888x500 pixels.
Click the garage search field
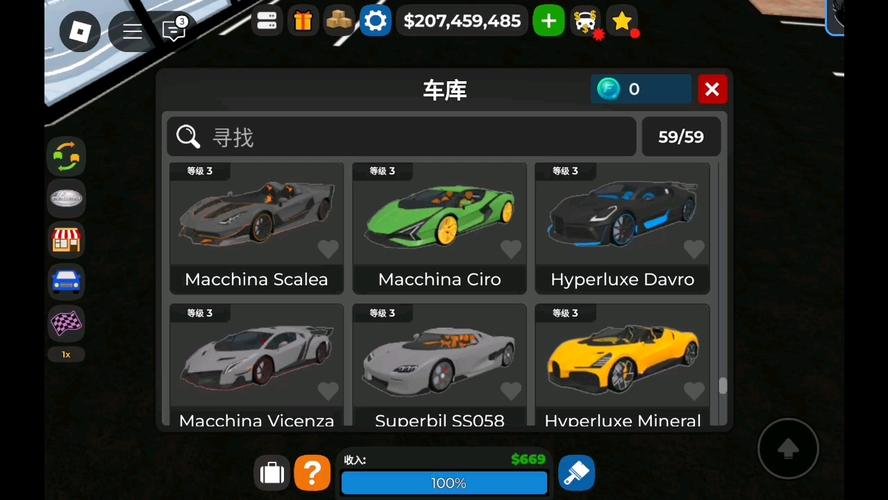[400, 137]
